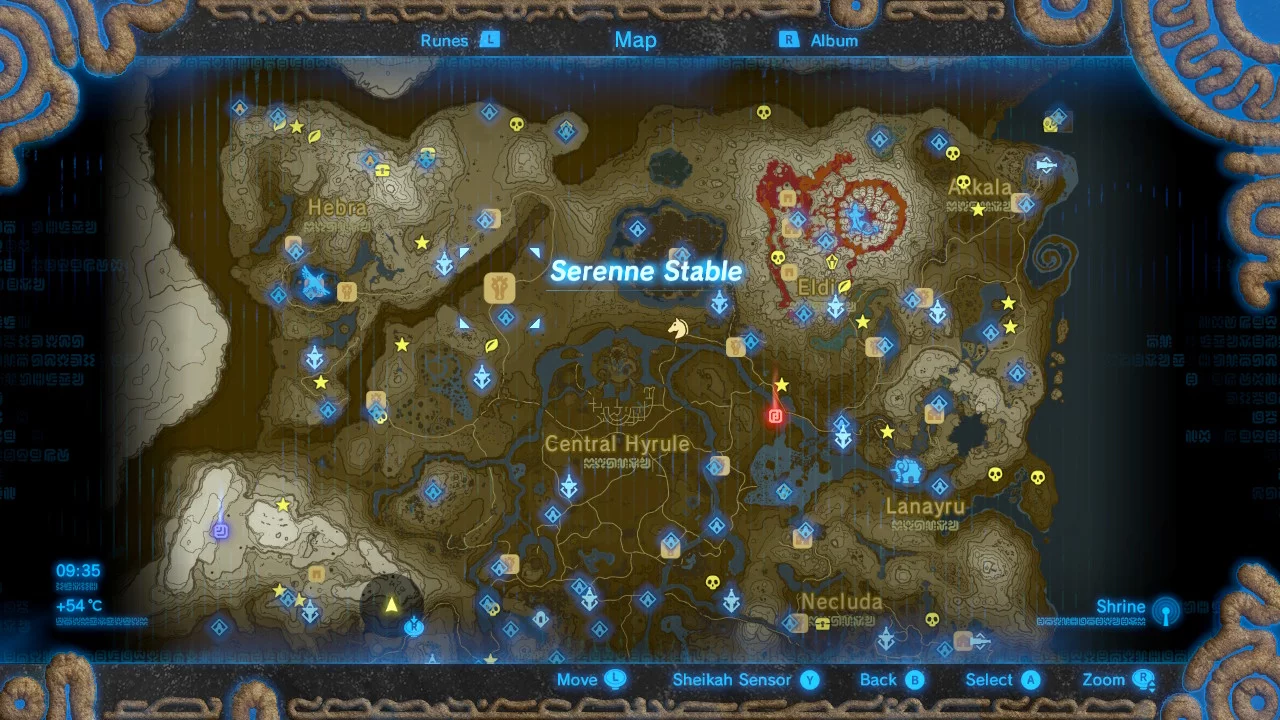Select the Serenne Stable horse icon

pyautogui.click(x=679, y=327)
